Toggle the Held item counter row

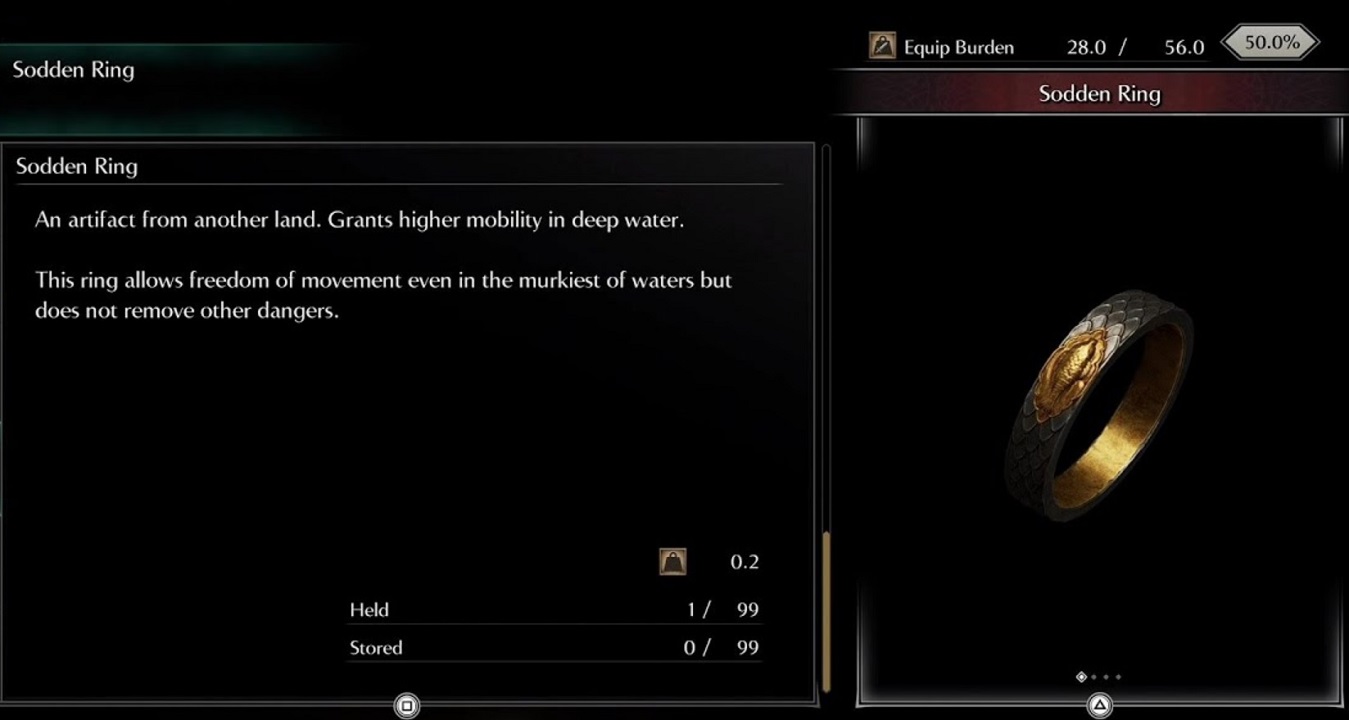(x=553, y=610)
